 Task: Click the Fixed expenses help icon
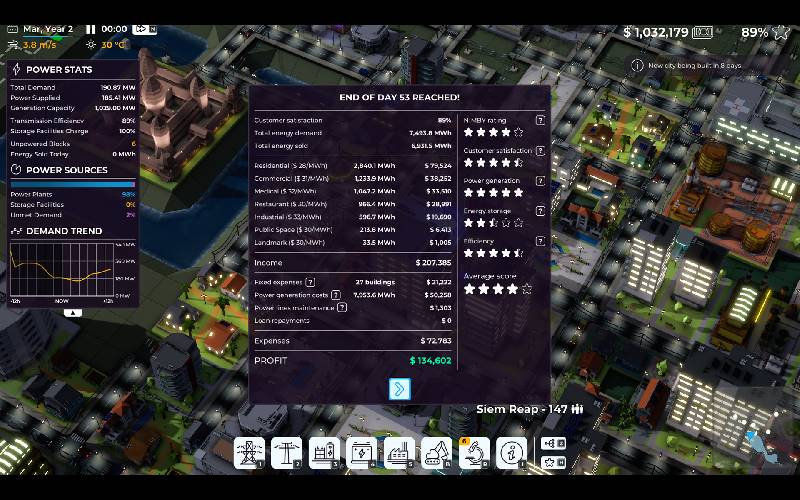tap(310, 282)
